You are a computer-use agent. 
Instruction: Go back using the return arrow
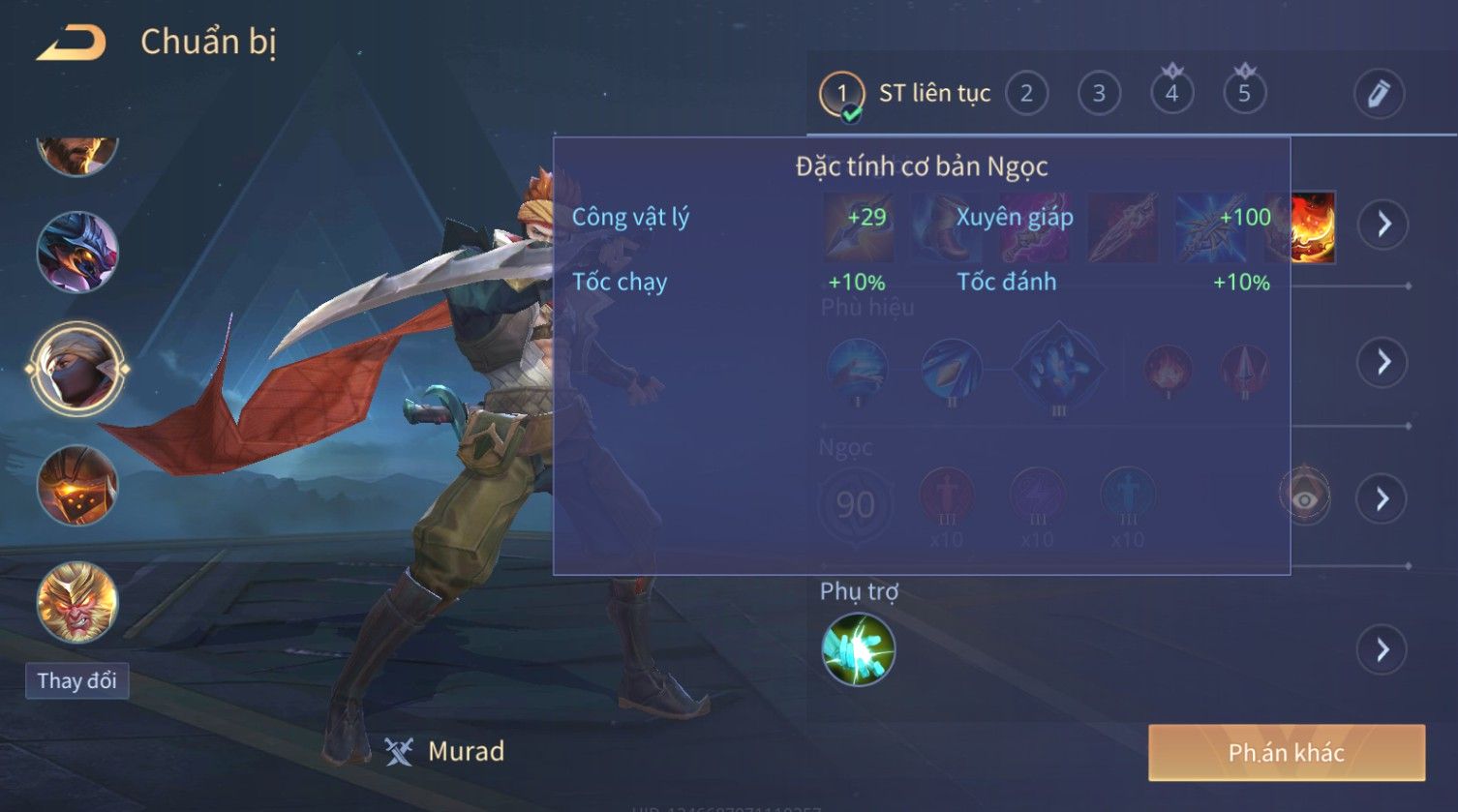coord(72,44)
